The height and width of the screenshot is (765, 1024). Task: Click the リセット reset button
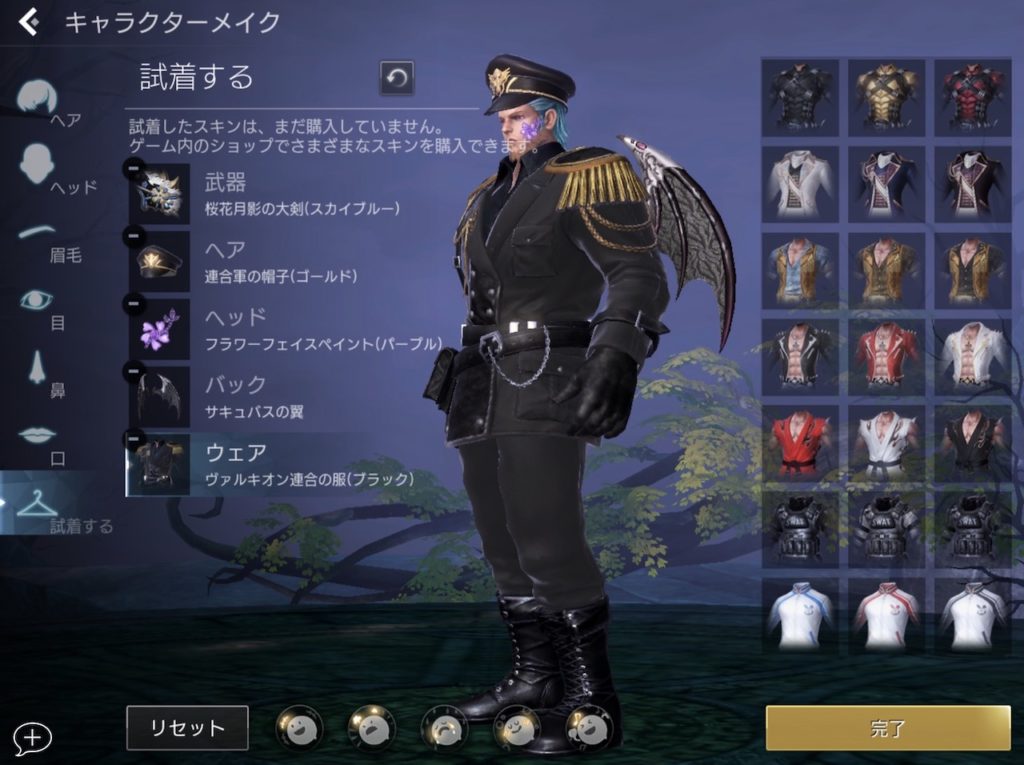pyautogui.click(x=187, y=728)
